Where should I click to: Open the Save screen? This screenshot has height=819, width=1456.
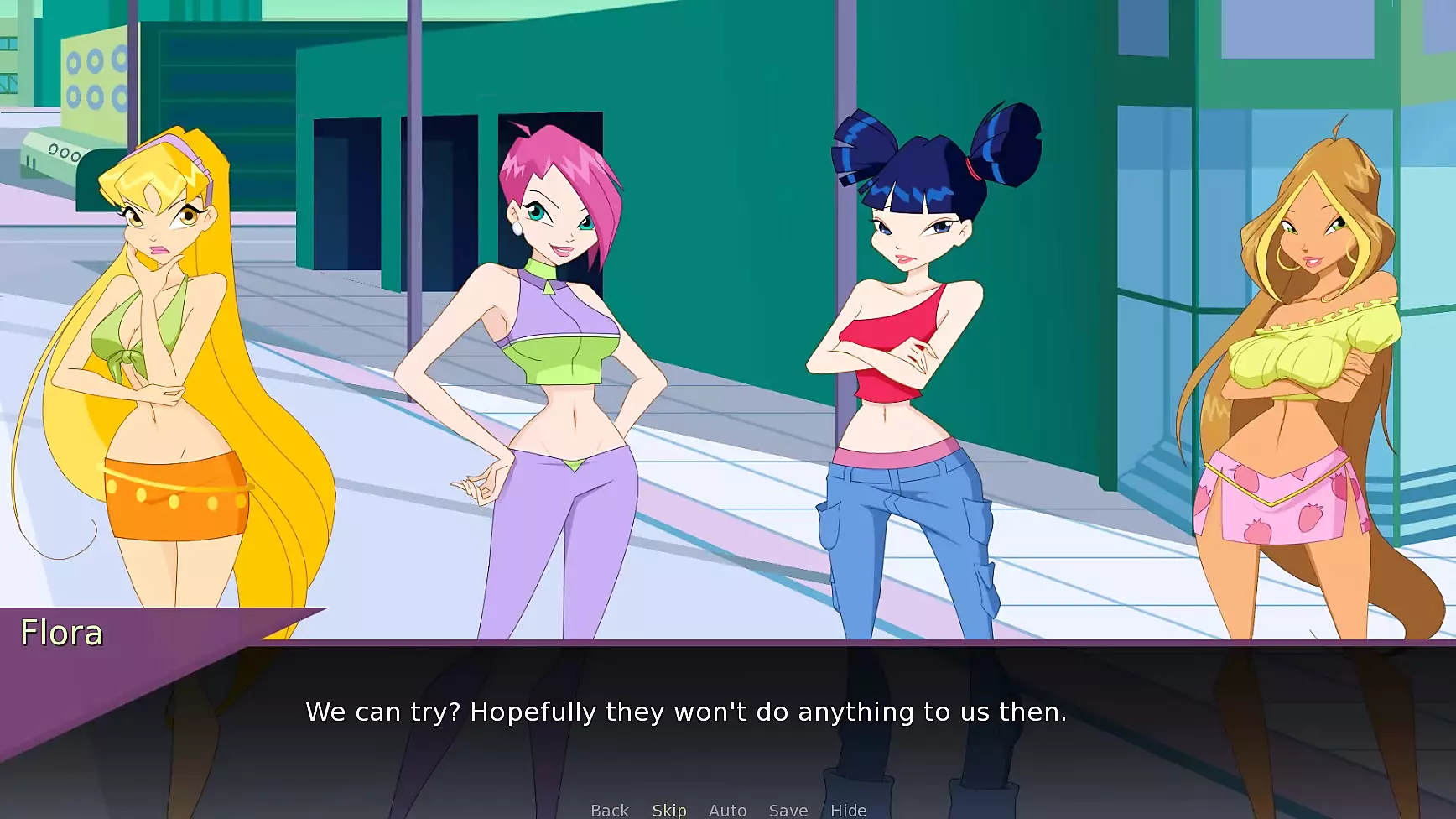point(787,809)
